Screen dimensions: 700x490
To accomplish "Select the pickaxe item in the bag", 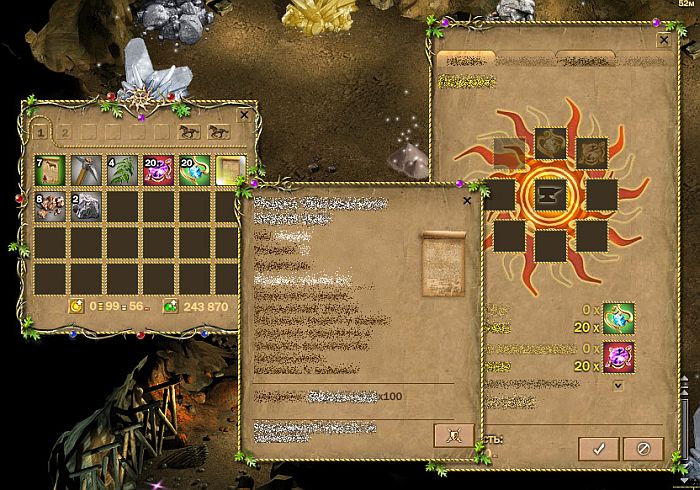I will point(87,171).
